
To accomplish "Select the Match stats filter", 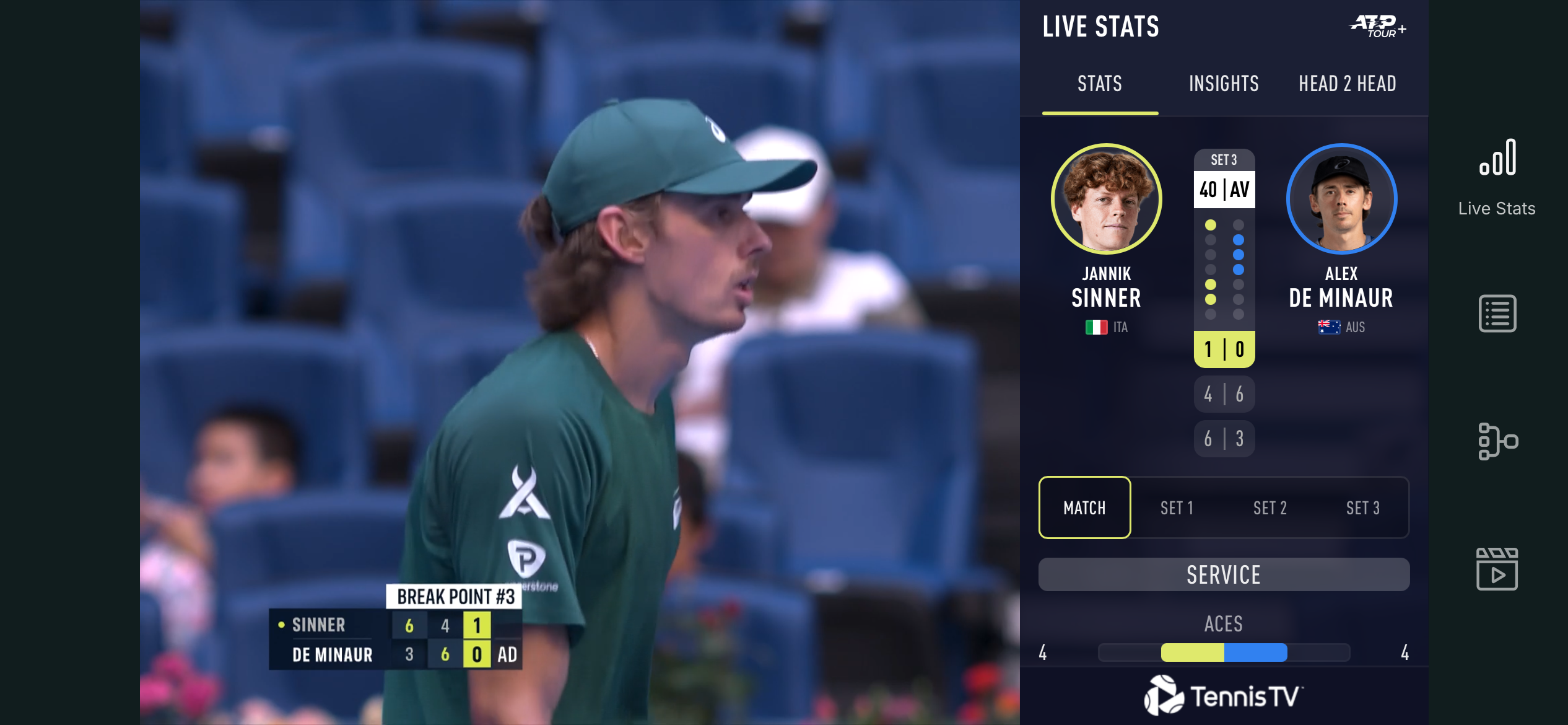I will (x=1084, y=508).
